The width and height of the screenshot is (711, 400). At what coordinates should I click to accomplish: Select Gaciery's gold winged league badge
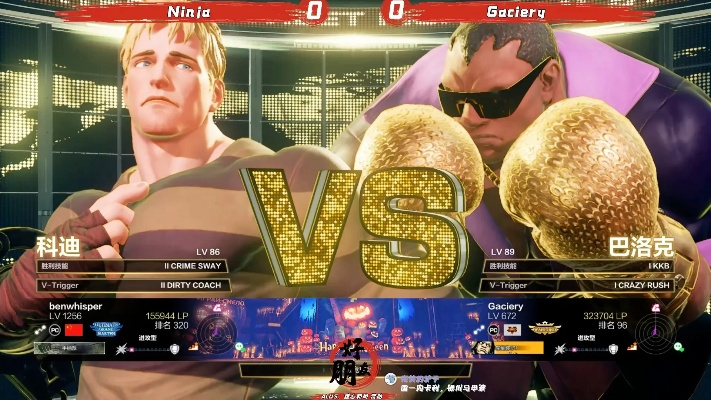(x=547, y=328)
